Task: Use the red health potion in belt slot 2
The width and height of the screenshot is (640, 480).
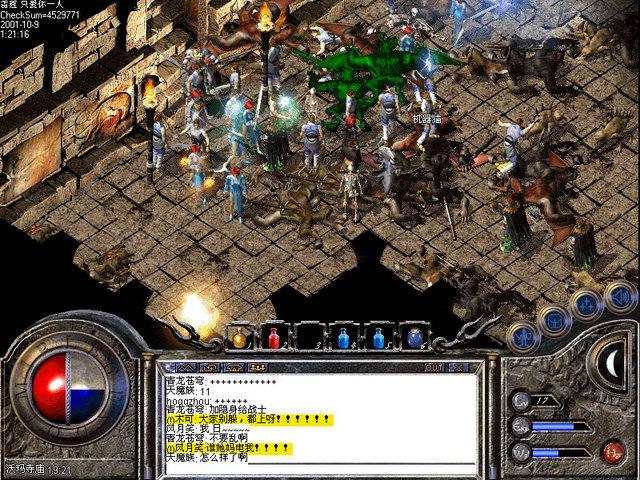Action: tap(274, 339)
